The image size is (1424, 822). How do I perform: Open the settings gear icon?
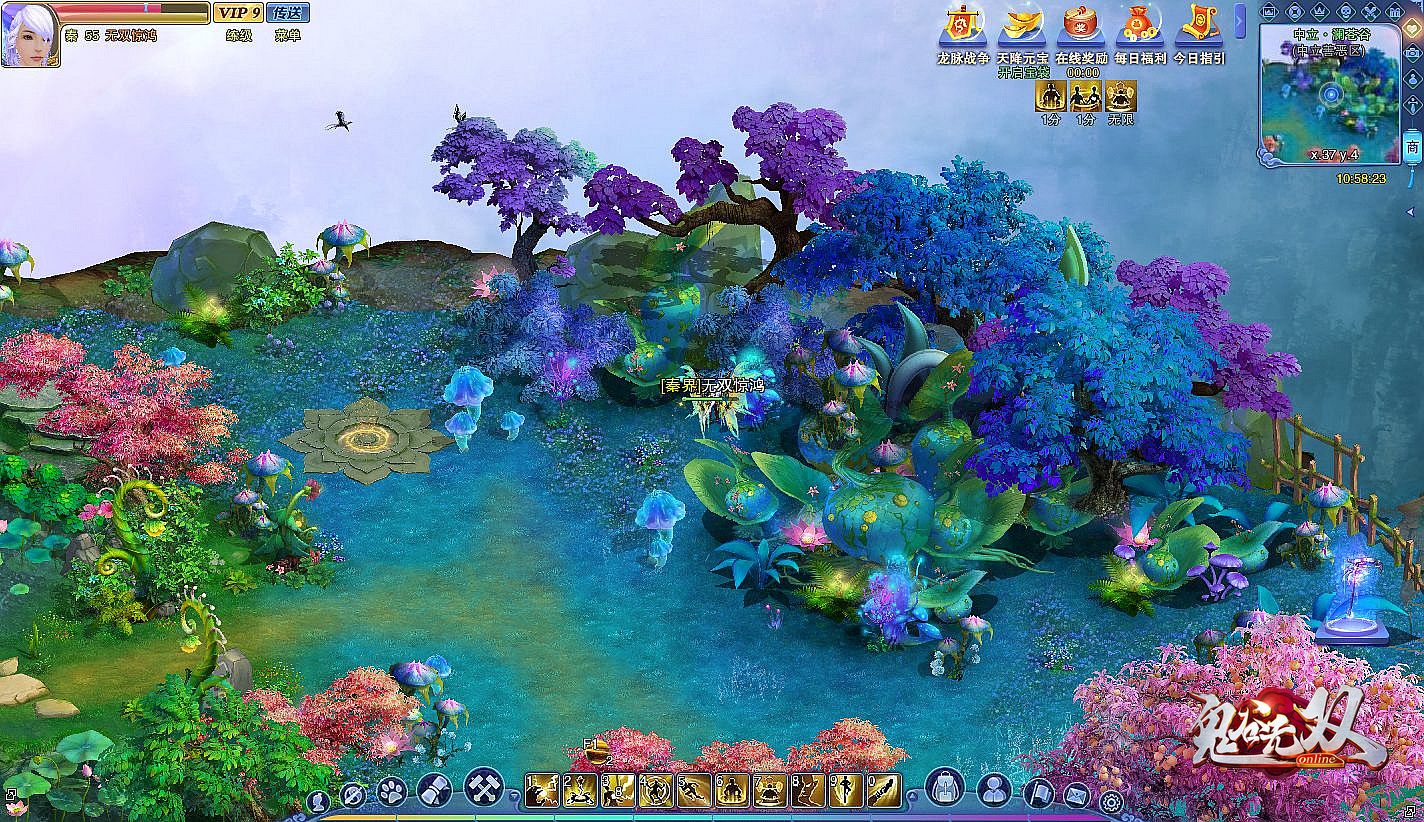pyautogui.click(x=1111, y=800)
